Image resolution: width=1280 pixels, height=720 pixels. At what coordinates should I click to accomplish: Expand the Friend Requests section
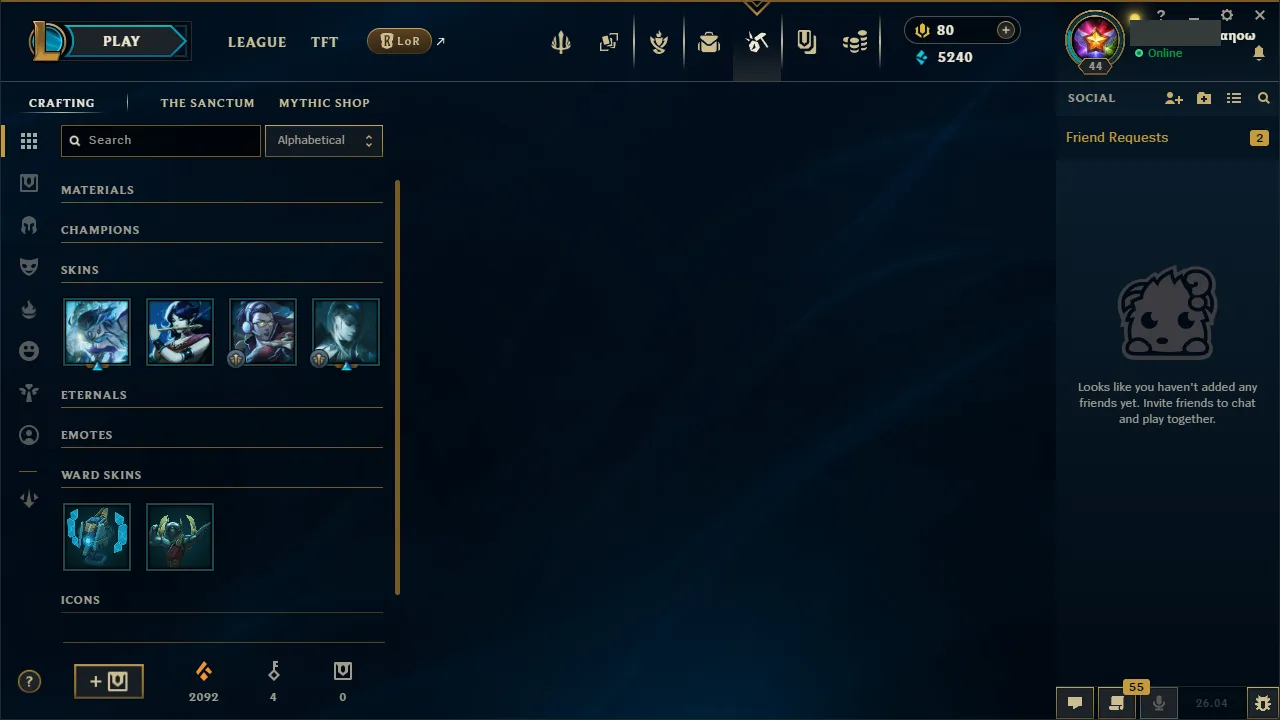coord(1117,137)
